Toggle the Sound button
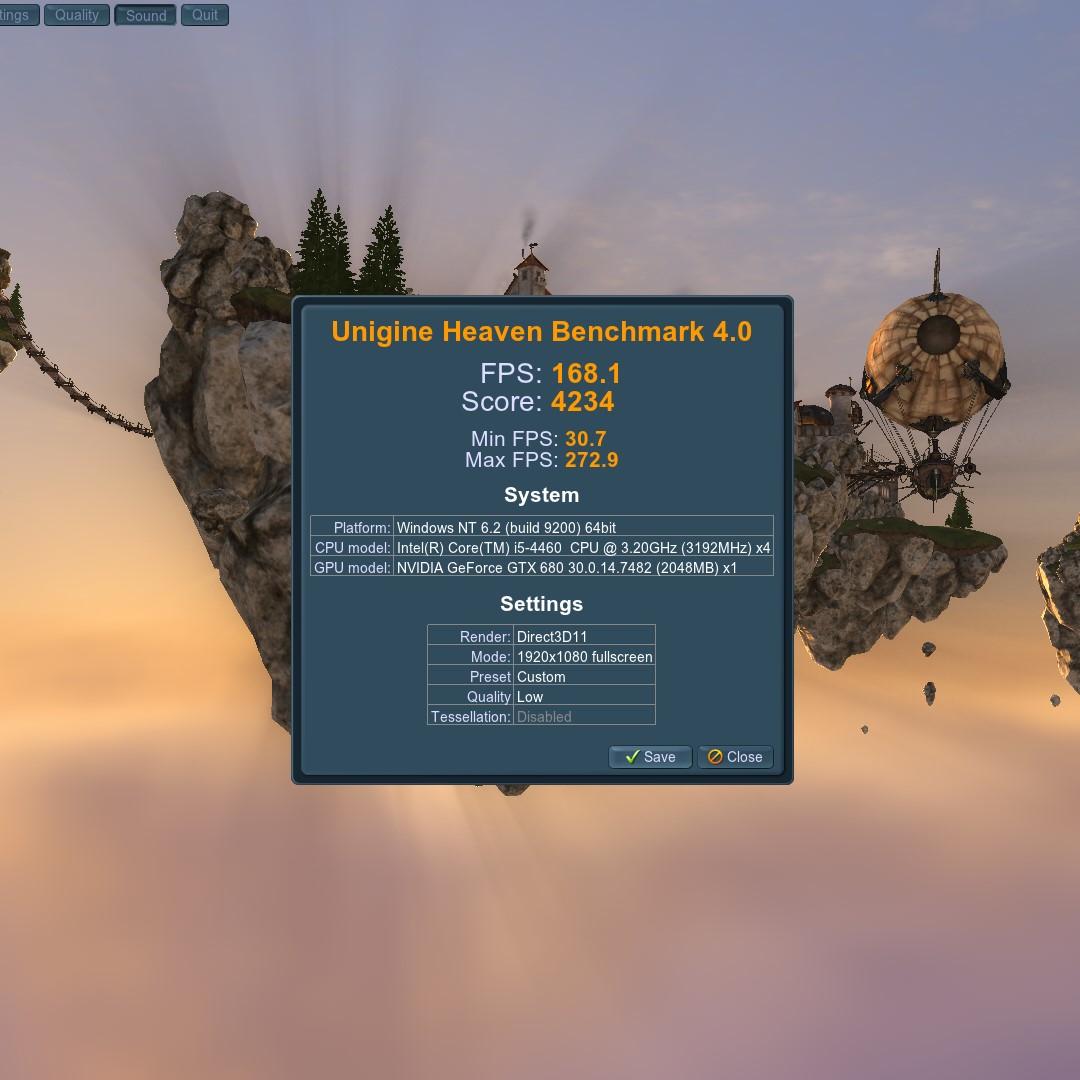1080x1080 pixels. [x=146, y=15]
